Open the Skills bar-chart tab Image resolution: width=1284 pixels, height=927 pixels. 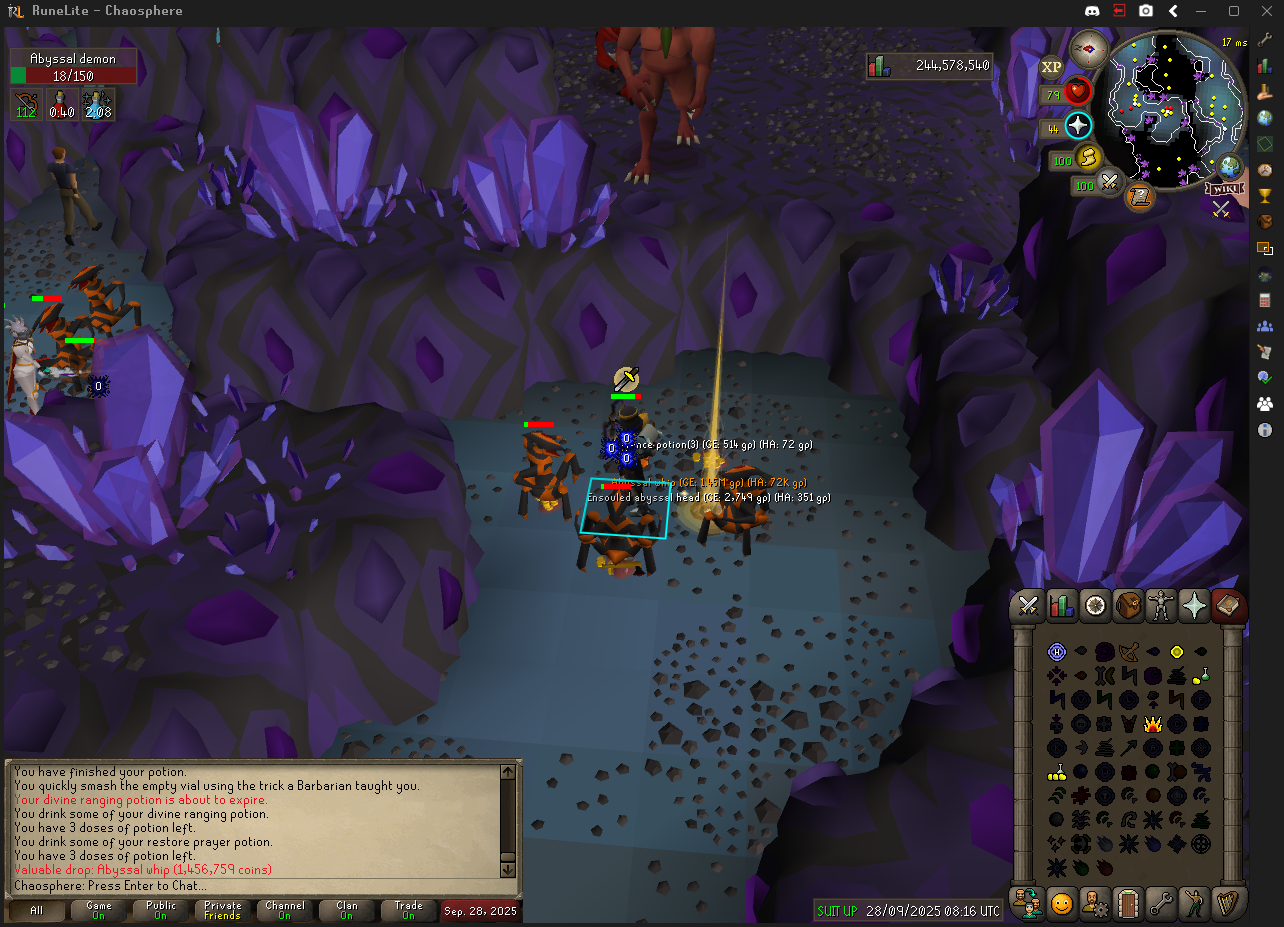click(x=1061, y=605)
